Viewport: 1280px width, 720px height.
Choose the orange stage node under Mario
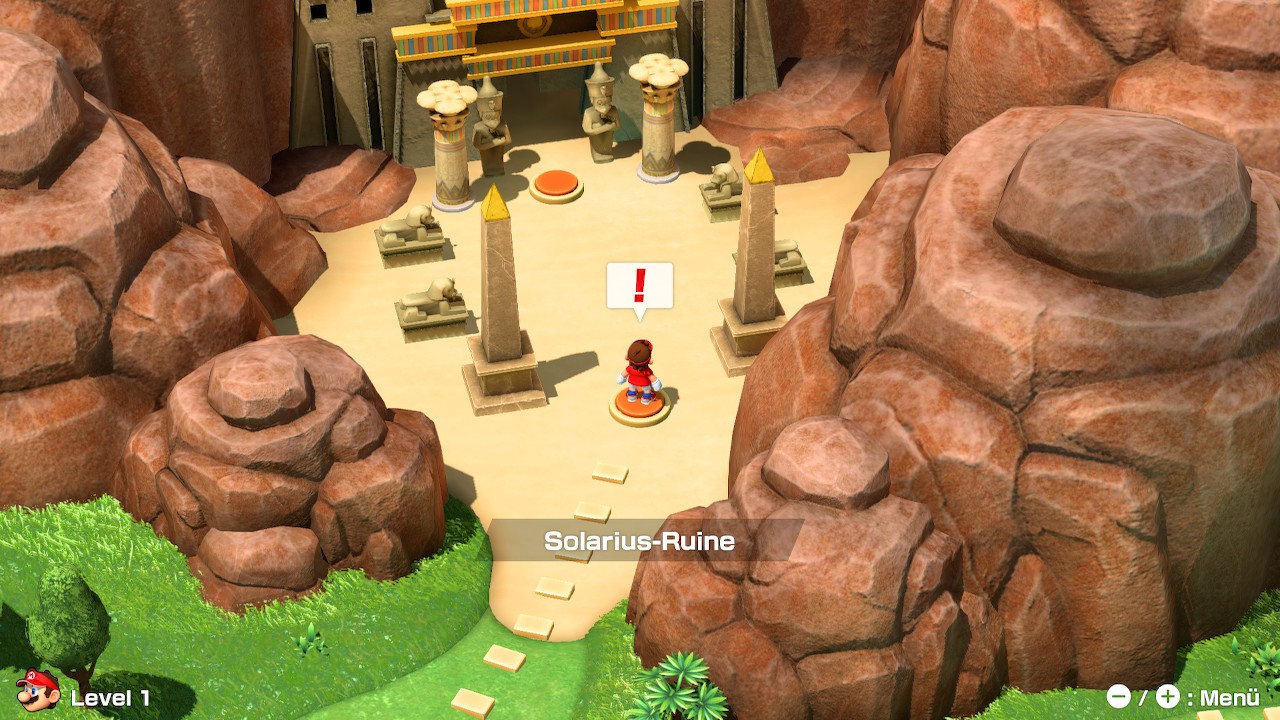pyautogui.click(x=640, y=405)
